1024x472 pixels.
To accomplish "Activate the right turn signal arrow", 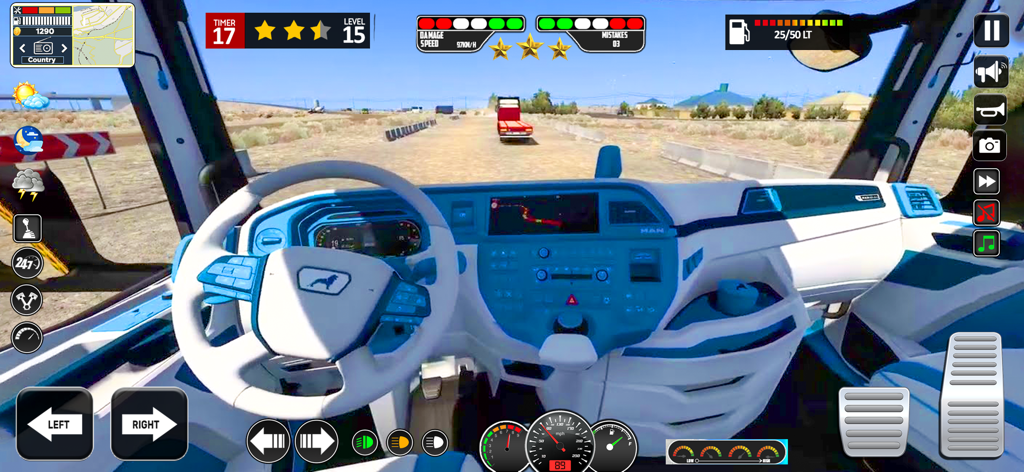I will click(x=316, y=441).
